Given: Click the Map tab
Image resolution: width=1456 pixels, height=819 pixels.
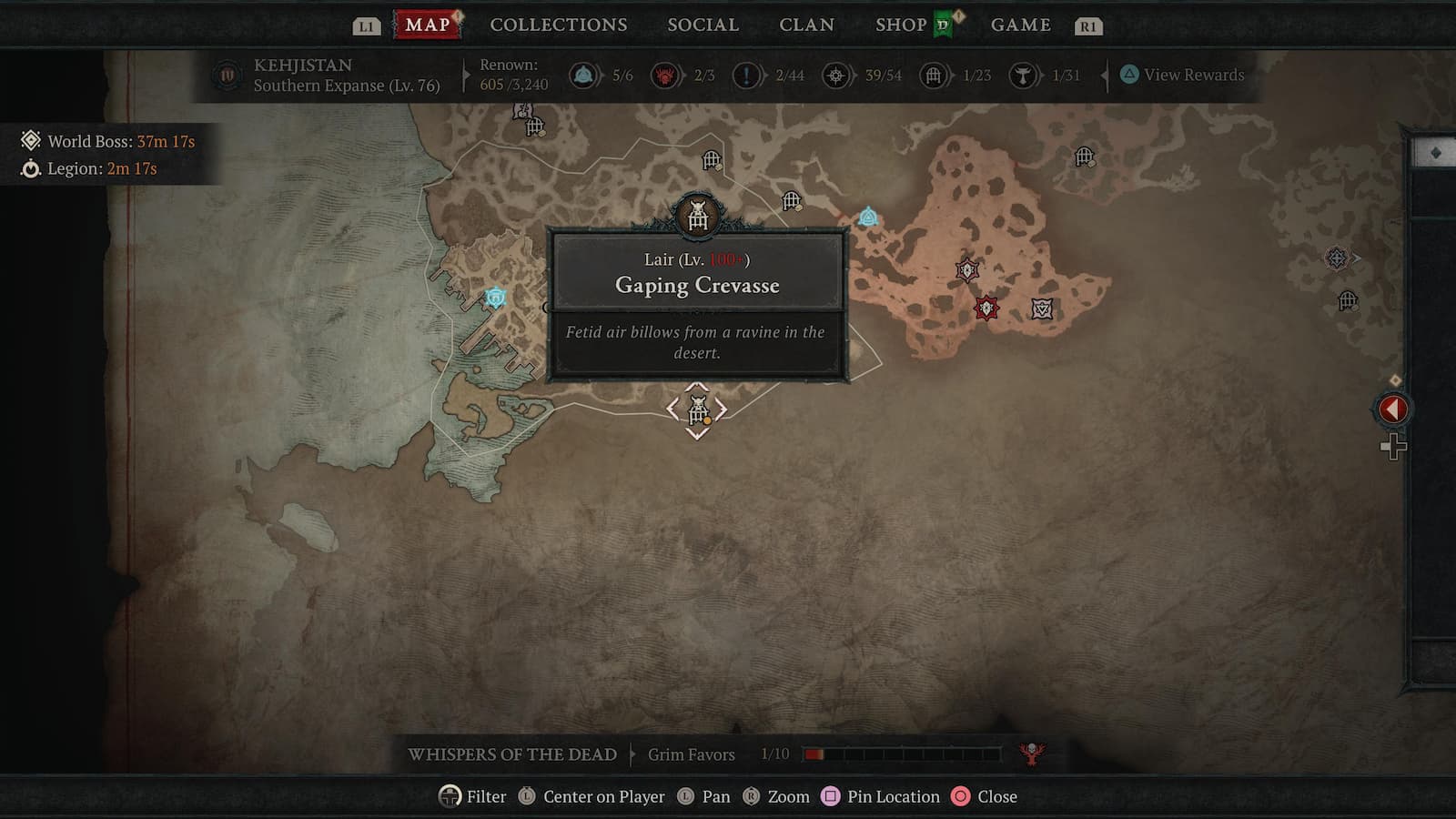Looking at the screenshot, I should [x=427, y=25].
